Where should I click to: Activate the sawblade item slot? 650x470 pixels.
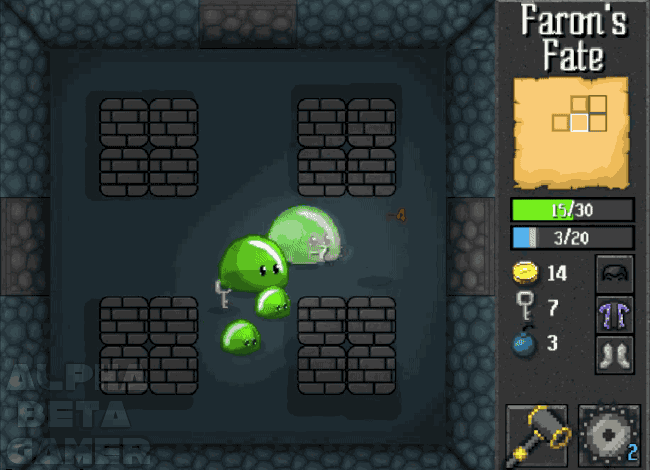pos(608,436)
